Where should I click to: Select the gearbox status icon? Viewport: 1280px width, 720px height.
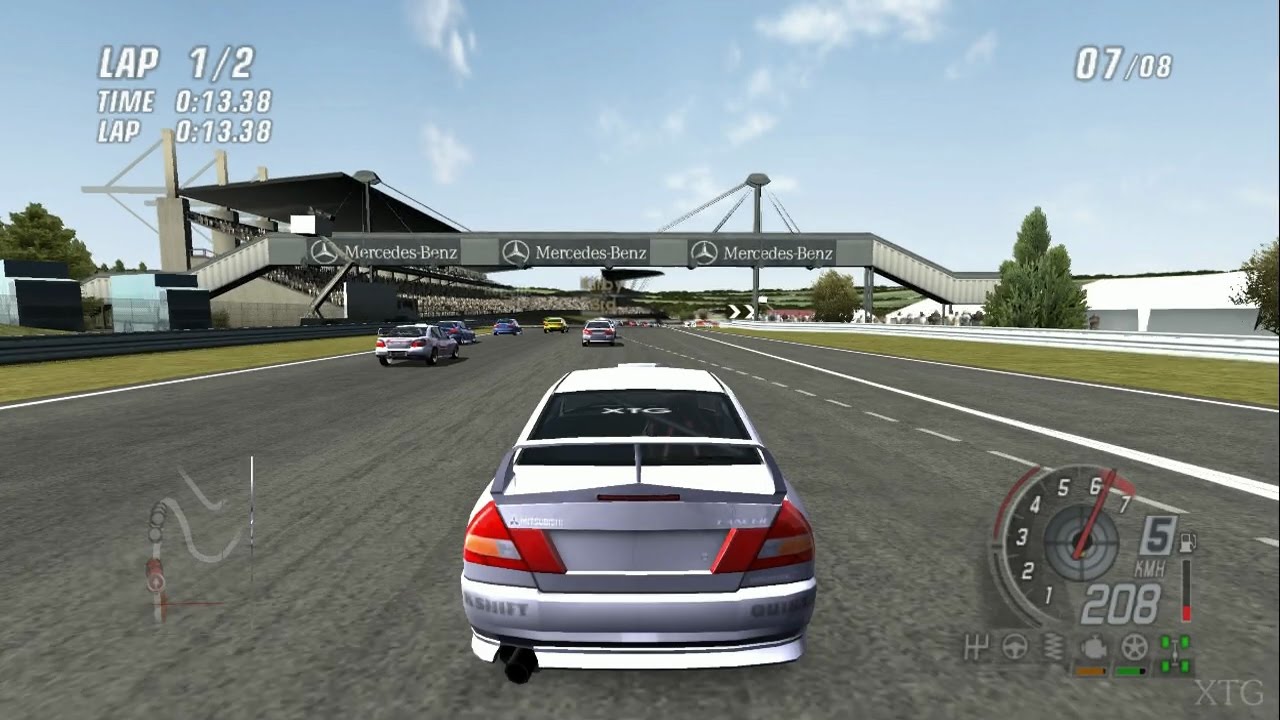tap(977, 646)
